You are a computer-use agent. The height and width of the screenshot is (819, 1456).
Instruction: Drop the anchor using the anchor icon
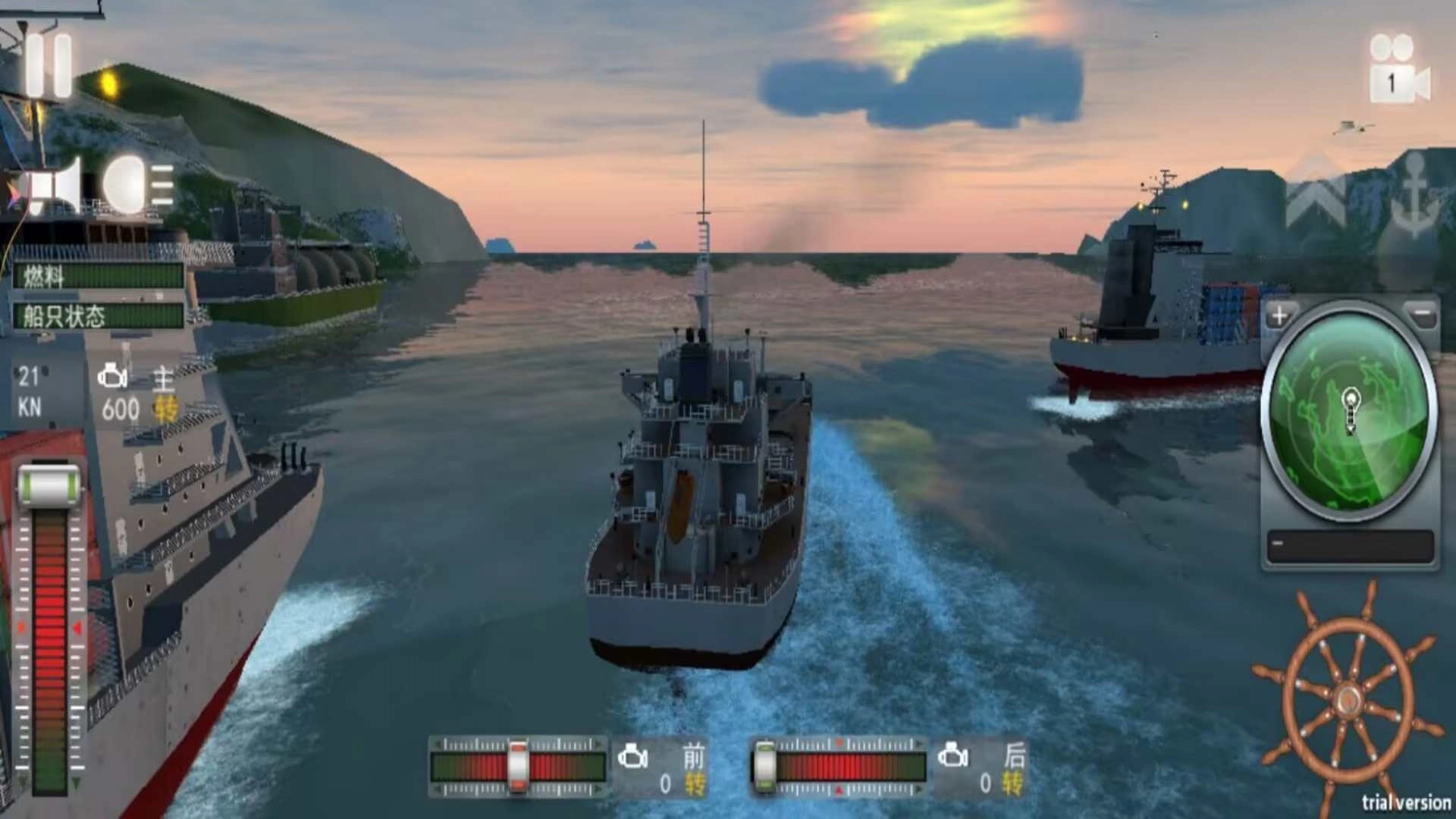[x=1413, y=195]
